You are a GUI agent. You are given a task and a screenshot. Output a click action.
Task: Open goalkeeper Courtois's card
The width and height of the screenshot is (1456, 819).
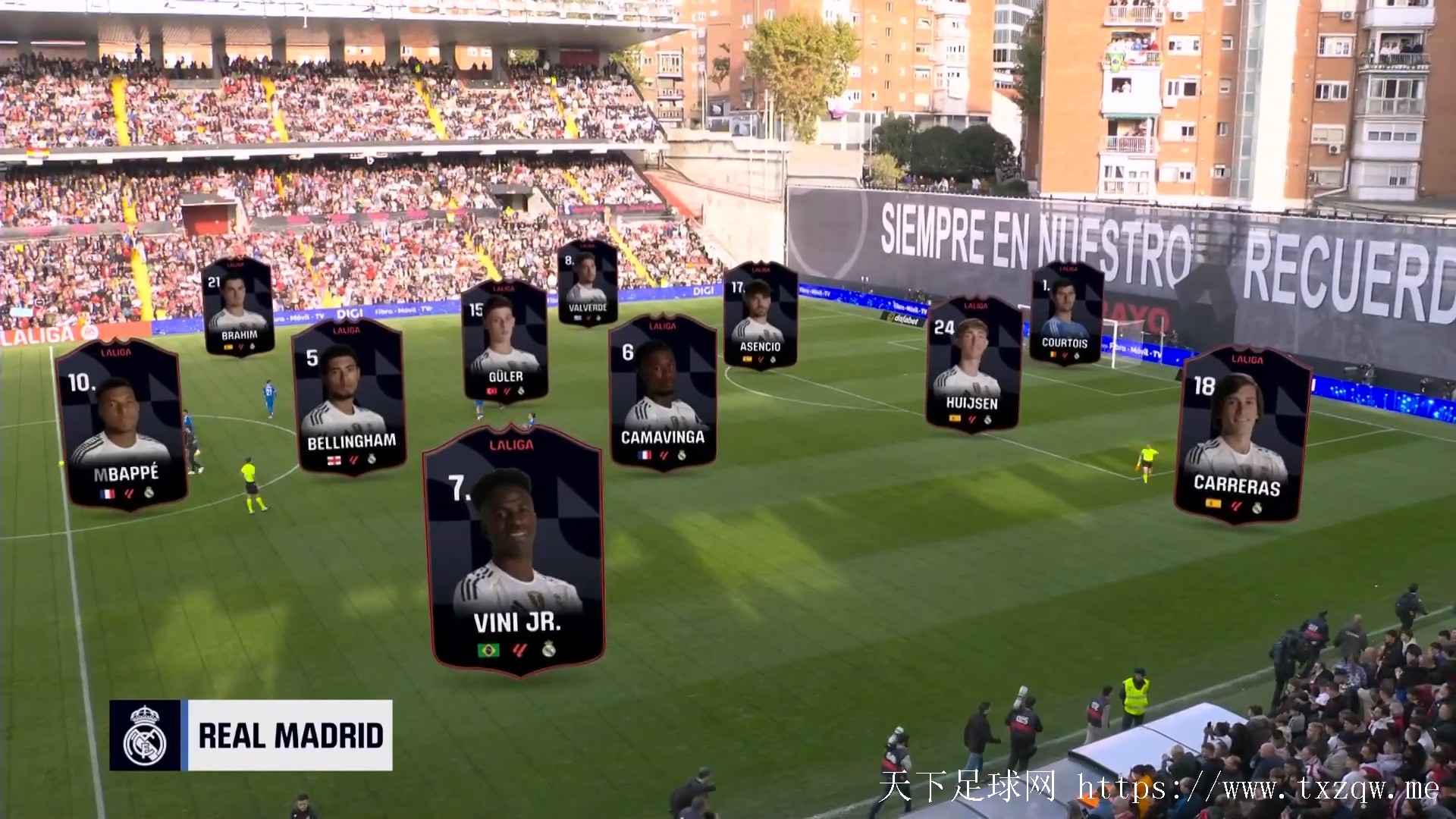[x=1065, y=312]
